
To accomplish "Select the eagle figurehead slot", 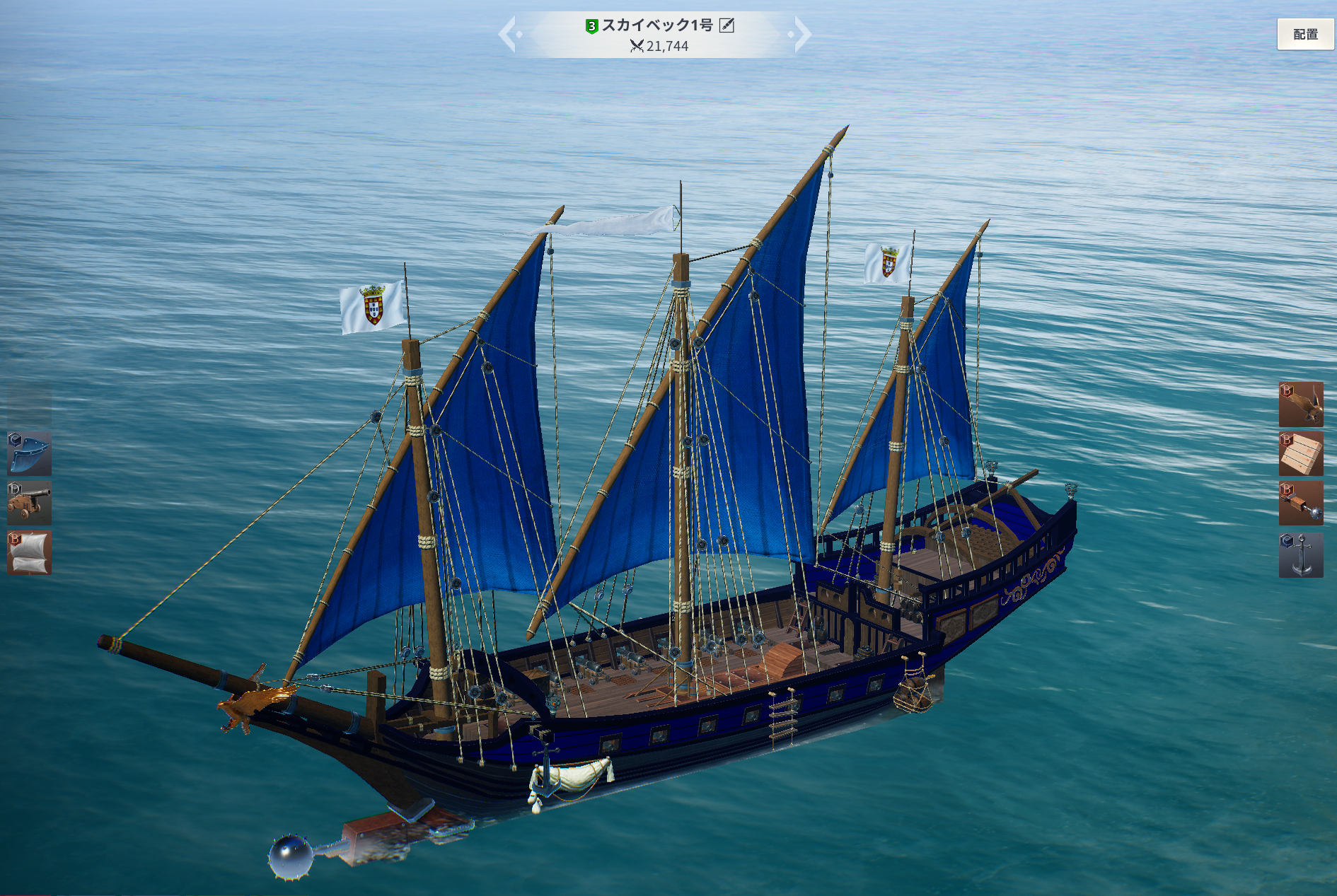I will pyautogui.click(x=1301, y=405).
